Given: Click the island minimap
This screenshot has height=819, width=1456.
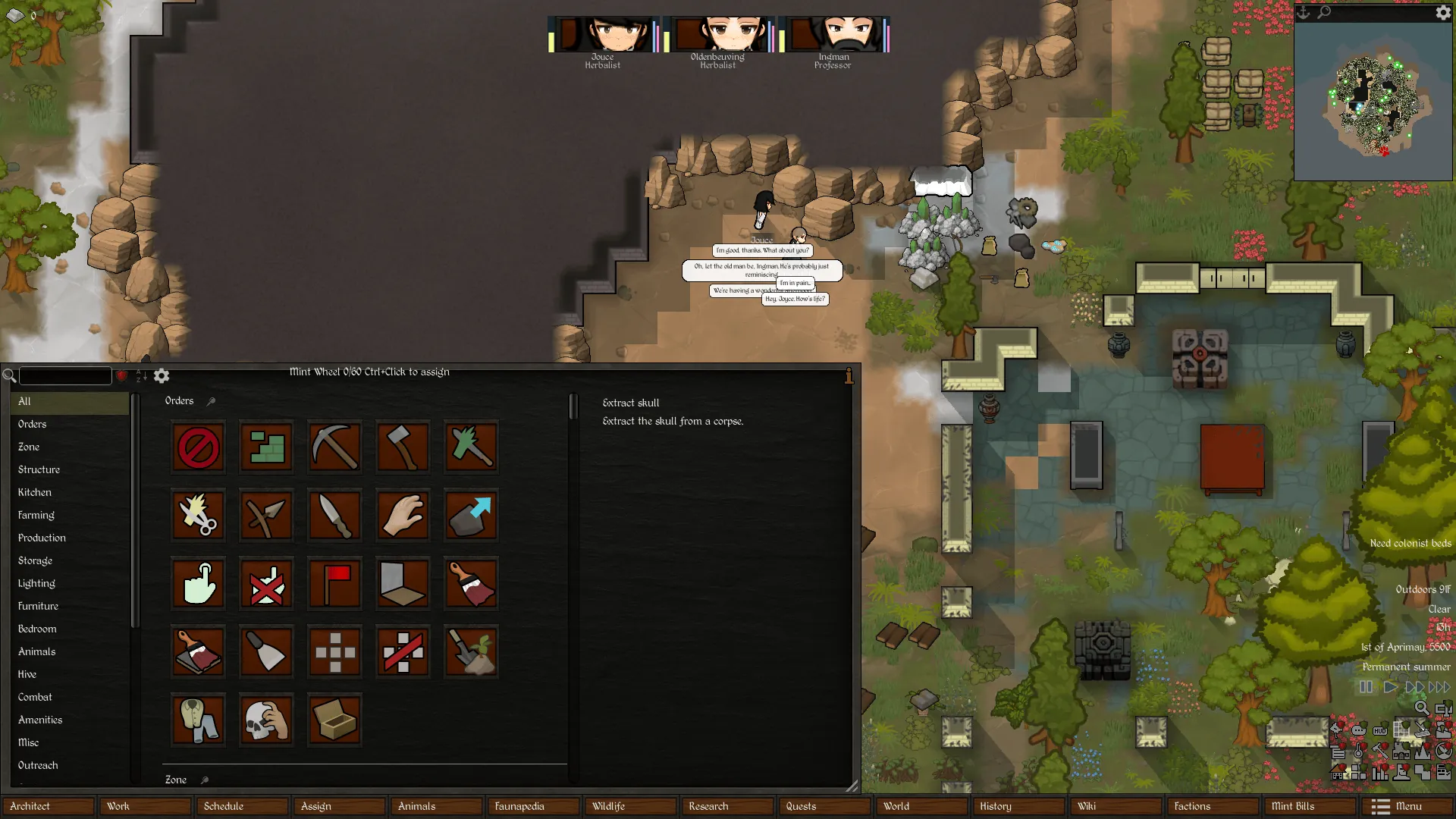Looking at the screenshot, I should click(x=1373, y=101).
